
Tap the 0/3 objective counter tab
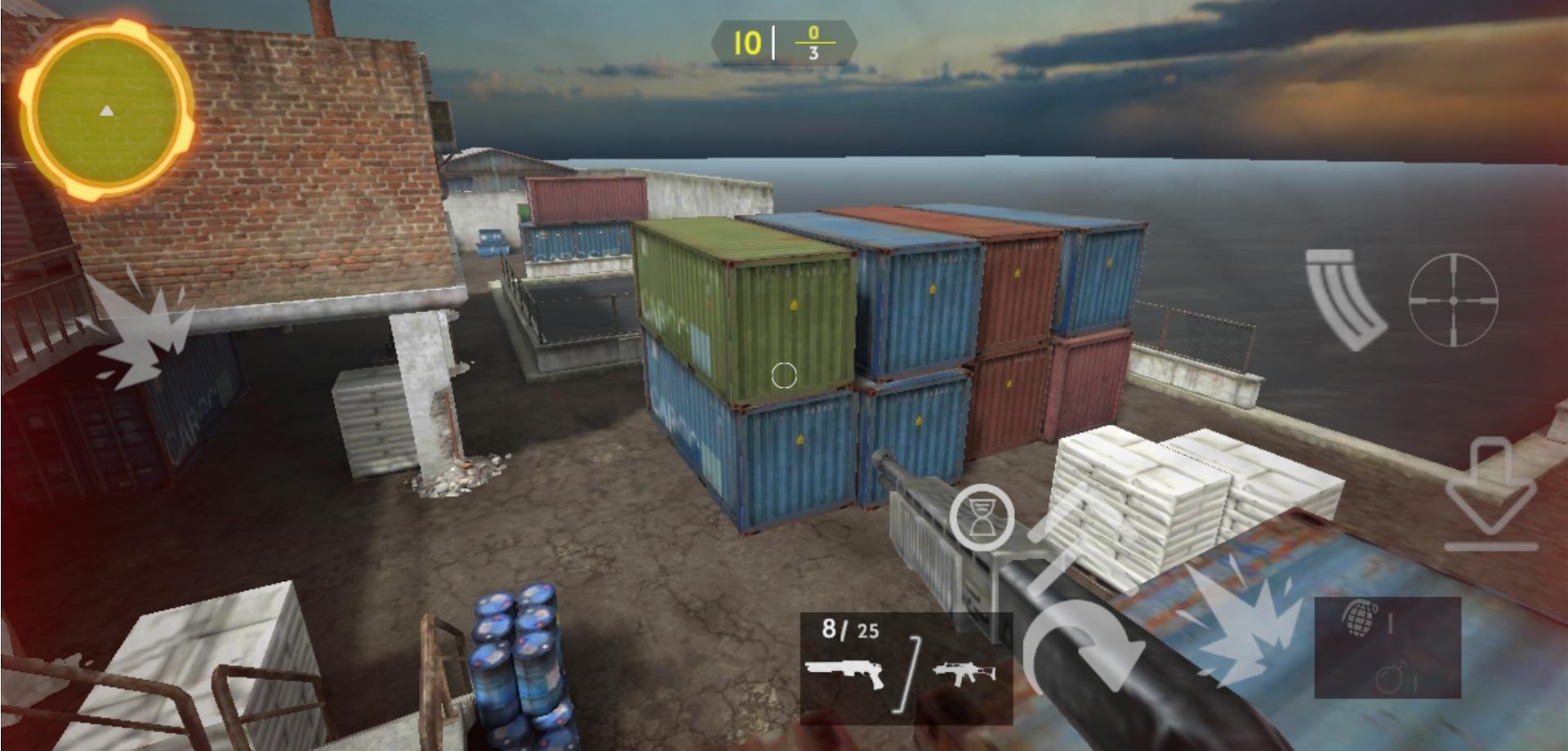813,41
